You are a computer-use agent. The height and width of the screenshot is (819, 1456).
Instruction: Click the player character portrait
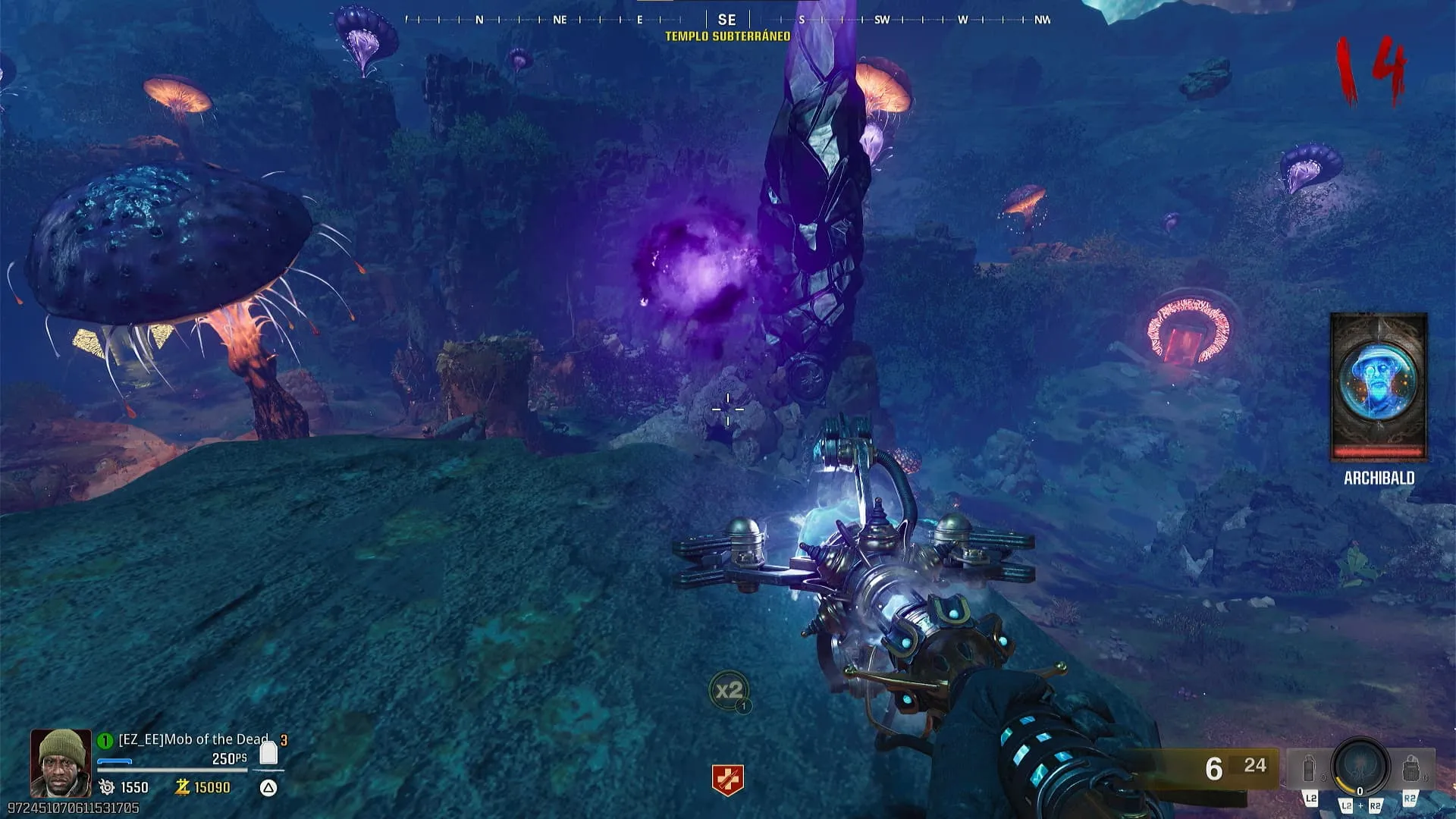(60, 762)
